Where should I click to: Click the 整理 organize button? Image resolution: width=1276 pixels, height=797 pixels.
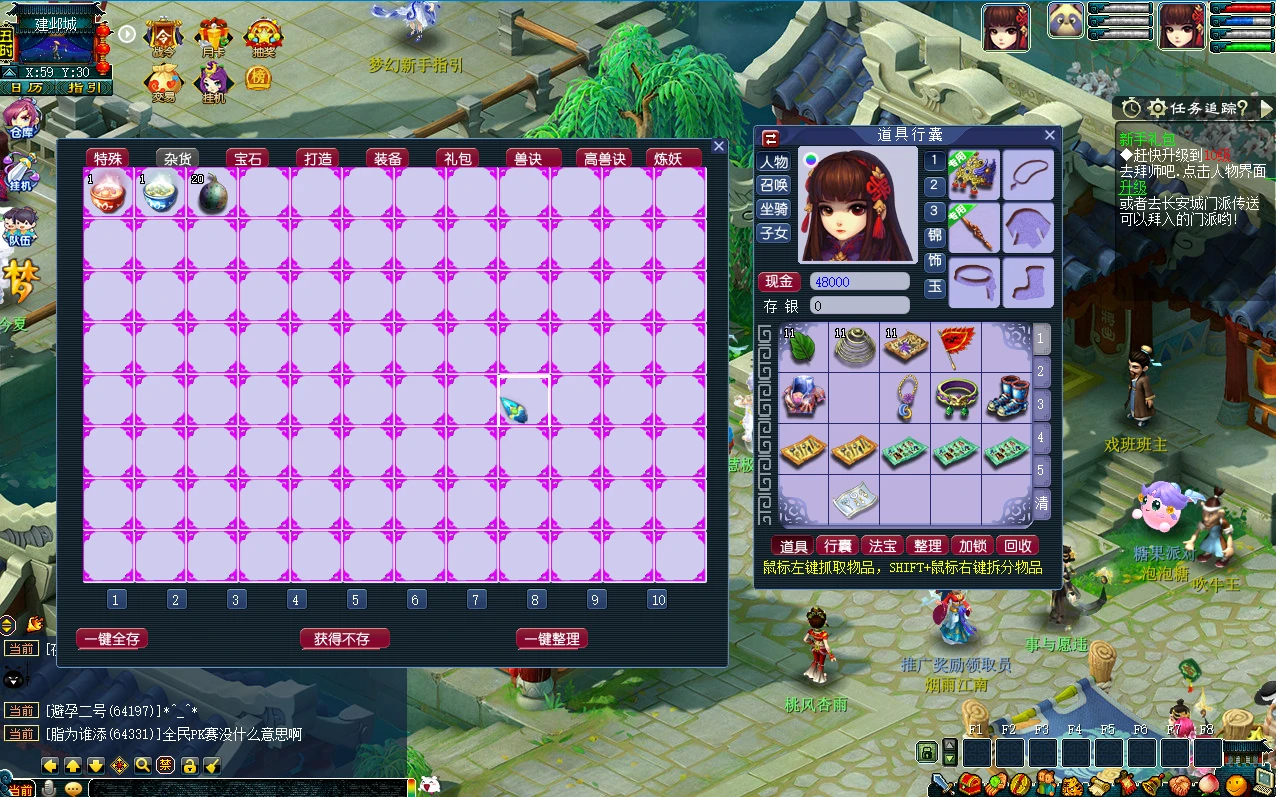tap(927, 546)
